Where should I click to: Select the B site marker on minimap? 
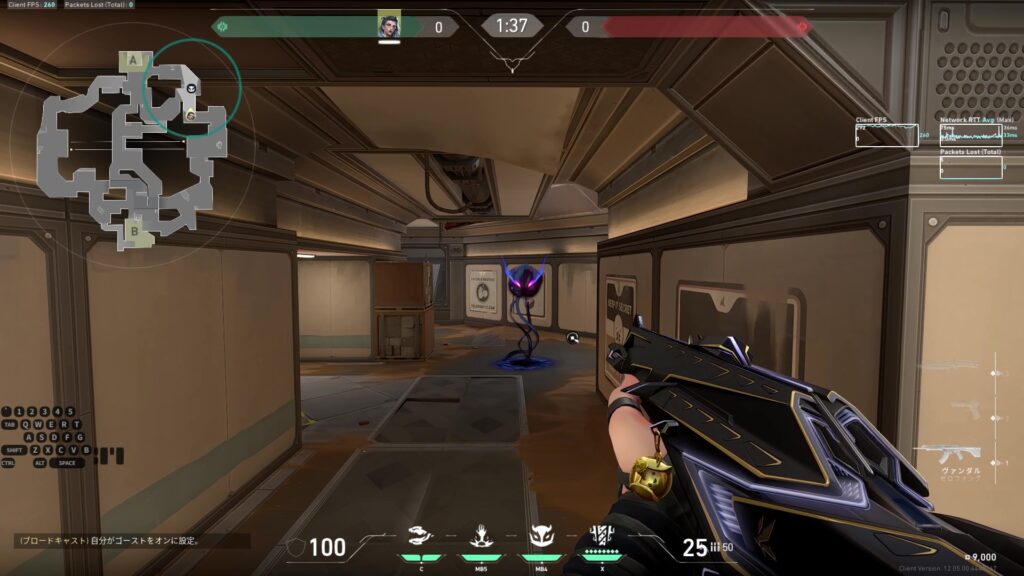tap(134, 233)
